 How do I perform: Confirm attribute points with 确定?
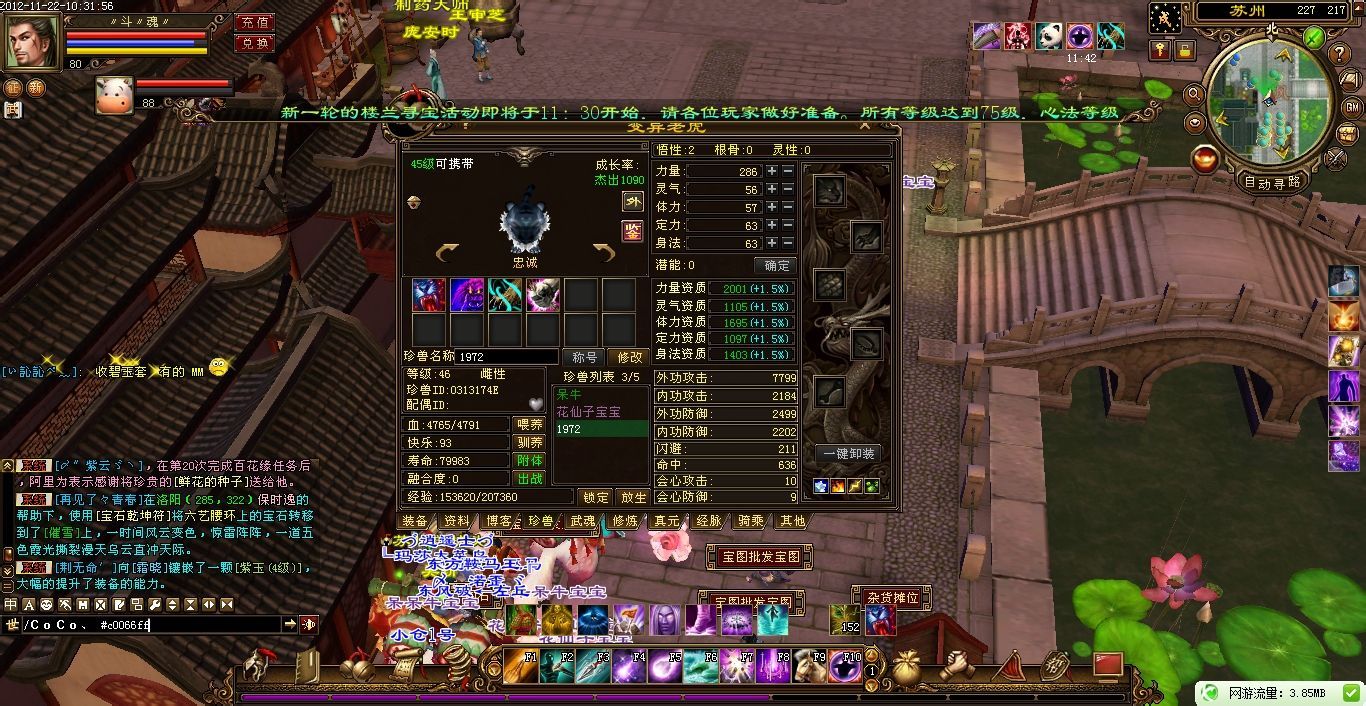click(x=776, y=266)
